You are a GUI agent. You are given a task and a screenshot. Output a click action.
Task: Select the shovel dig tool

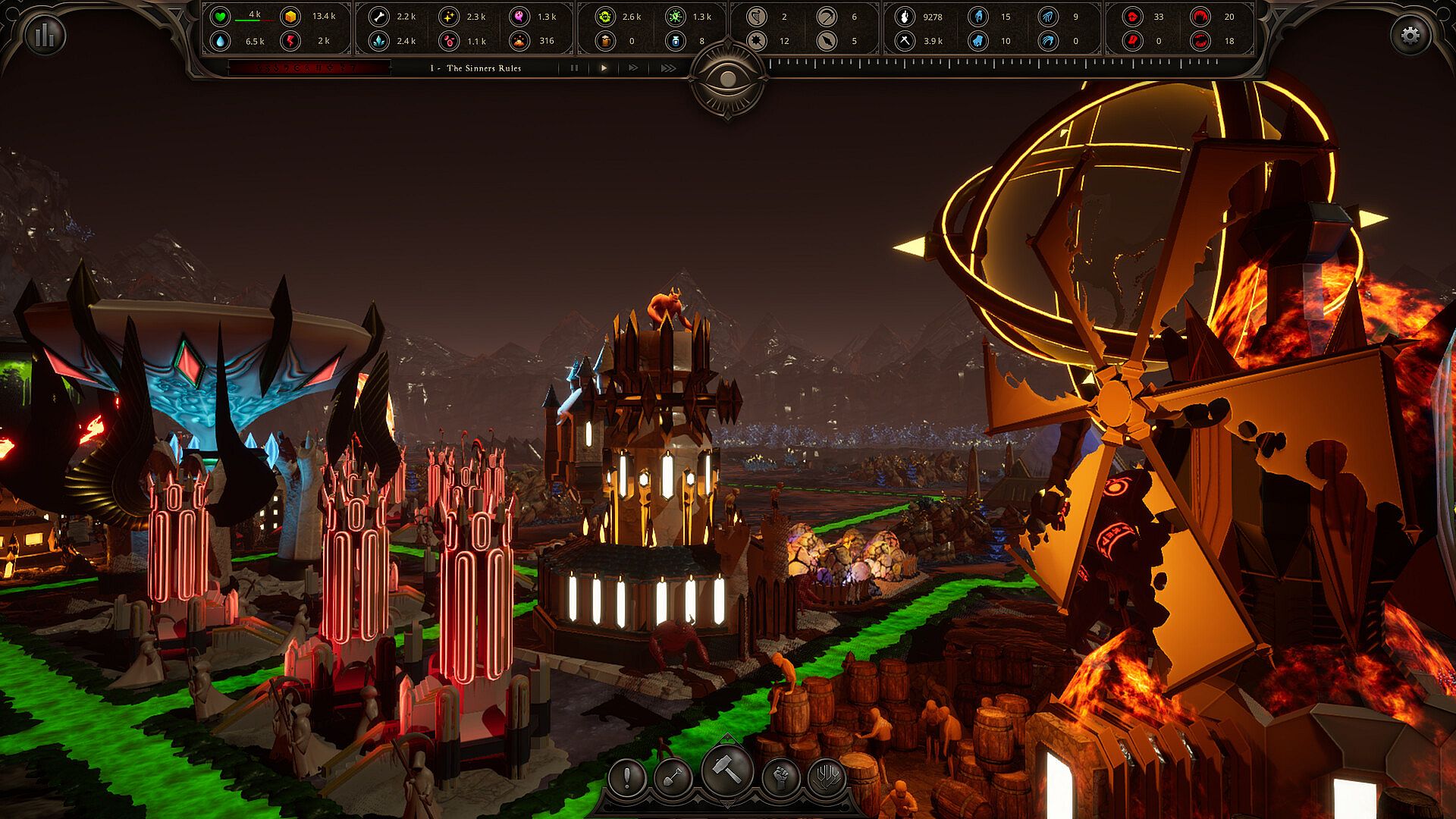(673, 777)
